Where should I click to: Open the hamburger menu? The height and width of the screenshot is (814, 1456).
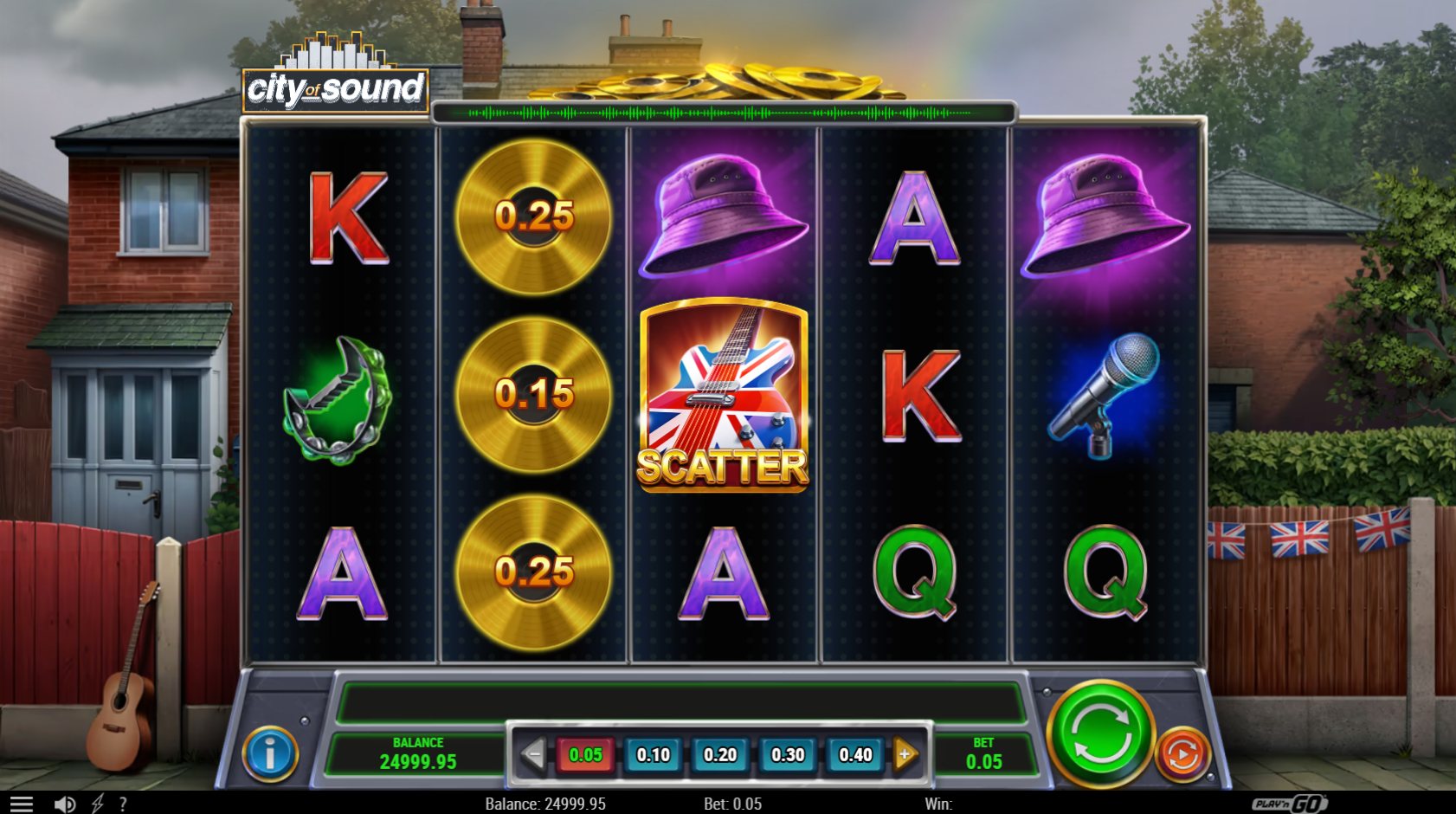tap(21, 804)
